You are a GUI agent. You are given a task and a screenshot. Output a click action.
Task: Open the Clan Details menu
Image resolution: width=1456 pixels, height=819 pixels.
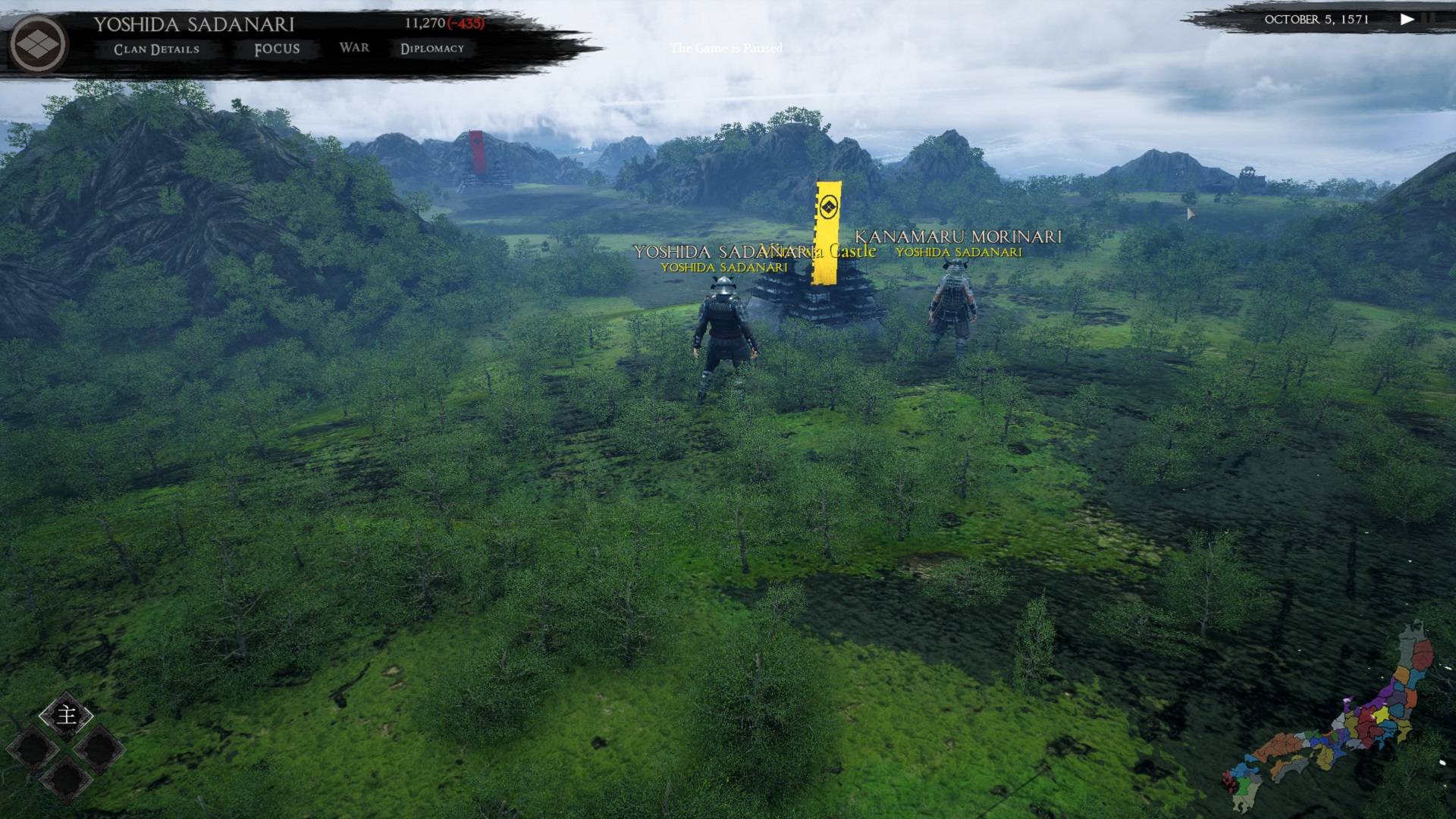[x=156, y=49]
